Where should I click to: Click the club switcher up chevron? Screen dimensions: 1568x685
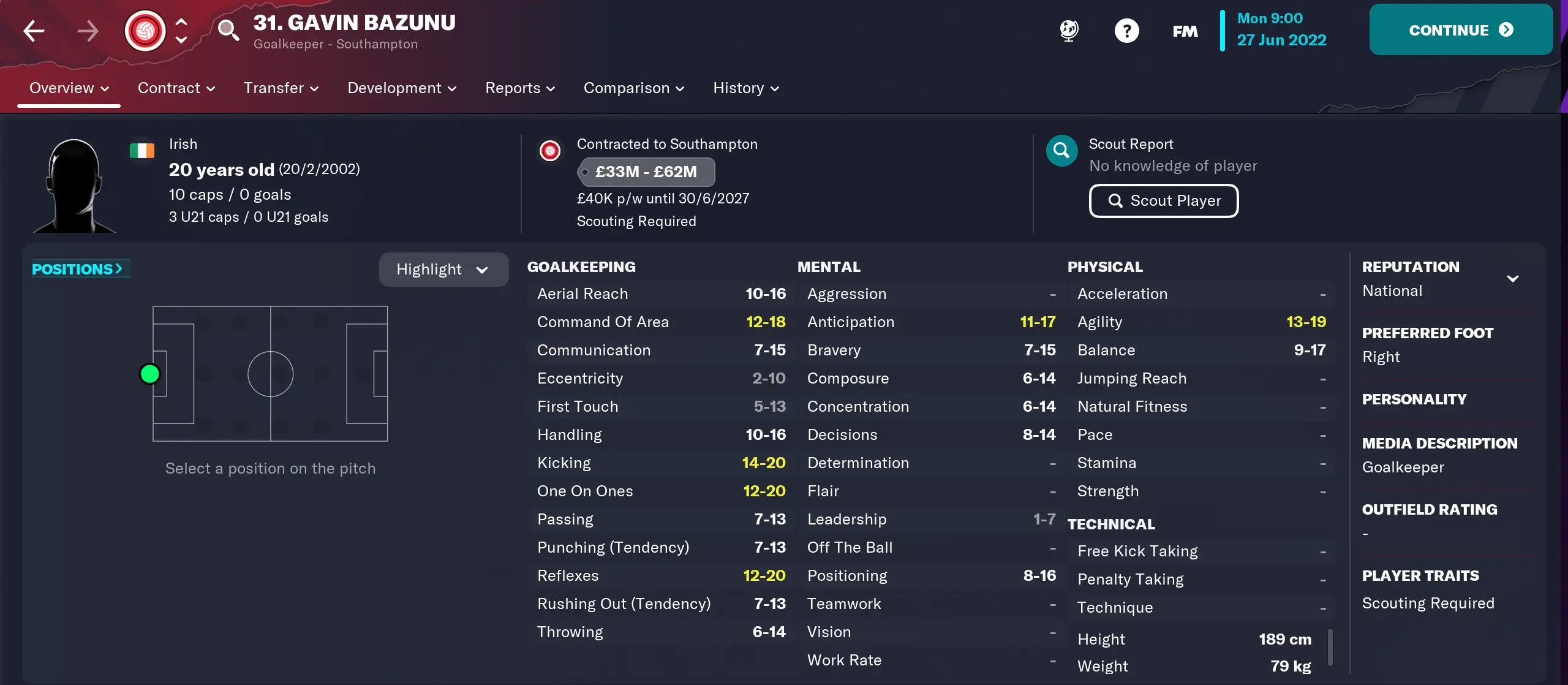click(181, 20)
